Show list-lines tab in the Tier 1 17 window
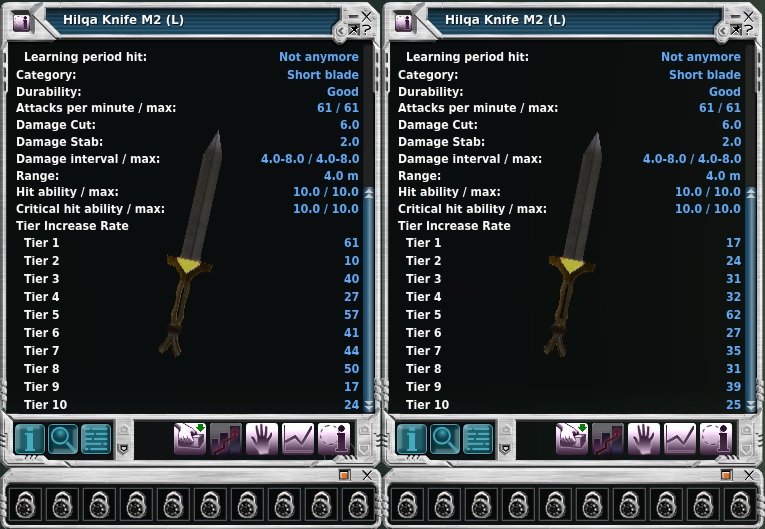 (x=479, y=438)
